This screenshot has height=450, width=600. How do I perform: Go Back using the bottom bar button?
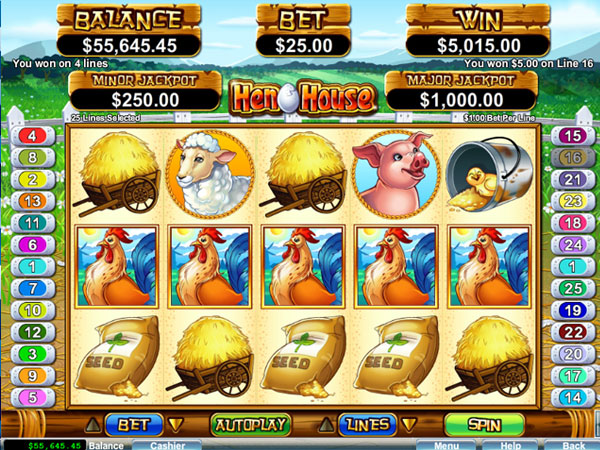click(572, 445)
